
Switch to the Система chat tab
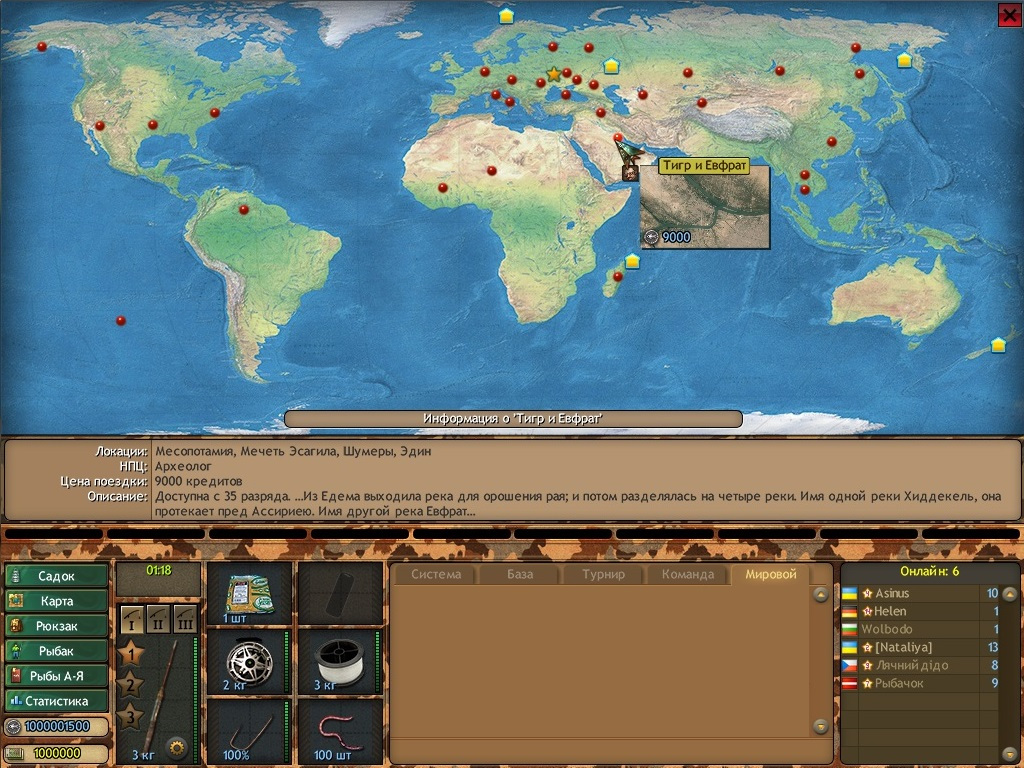coord(436,575)
